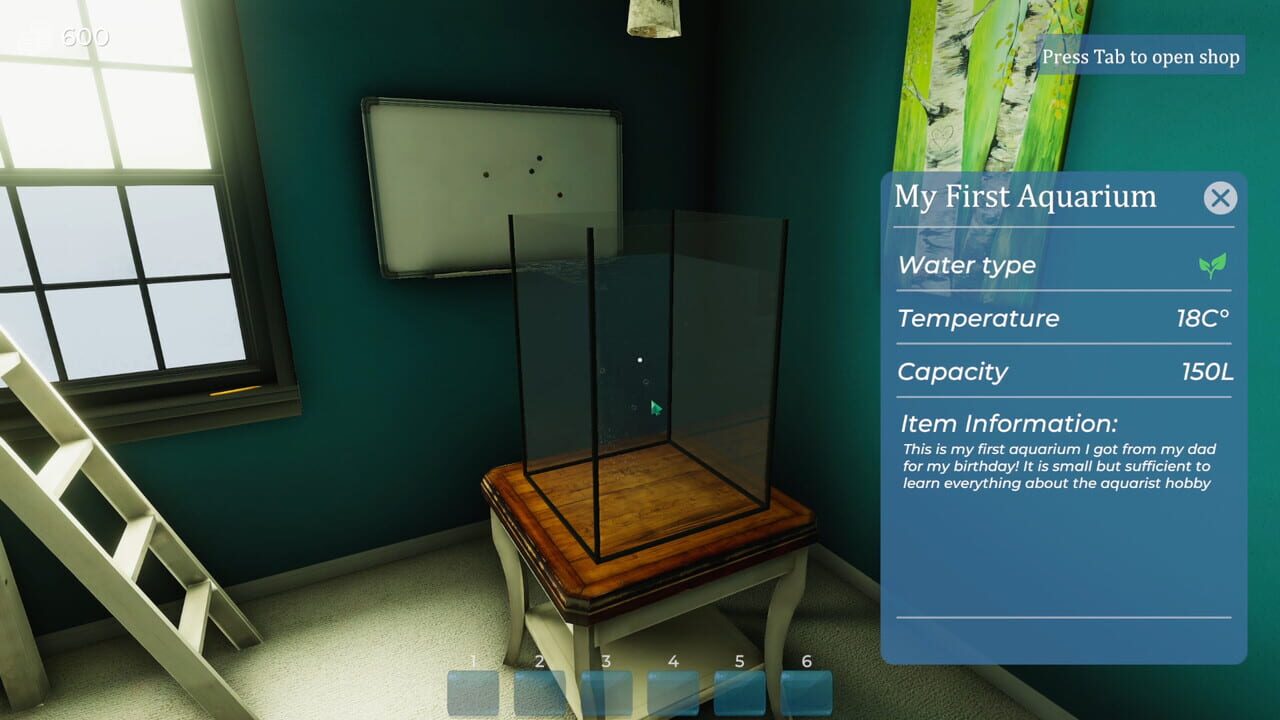Click the green leaf freshwater icon

point(1210,264)
